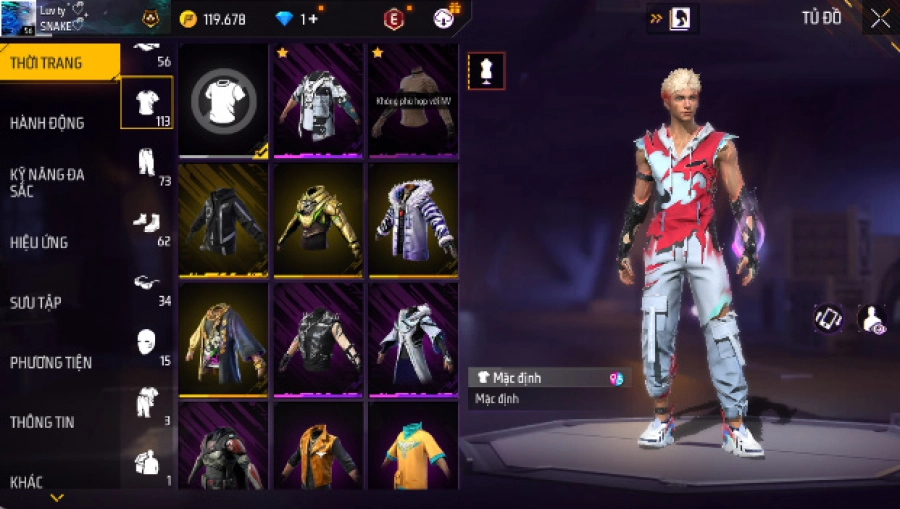Choose the shoes clothing category
The height and width of the screenshot is (509, 900).
click(x=147, y=222)
